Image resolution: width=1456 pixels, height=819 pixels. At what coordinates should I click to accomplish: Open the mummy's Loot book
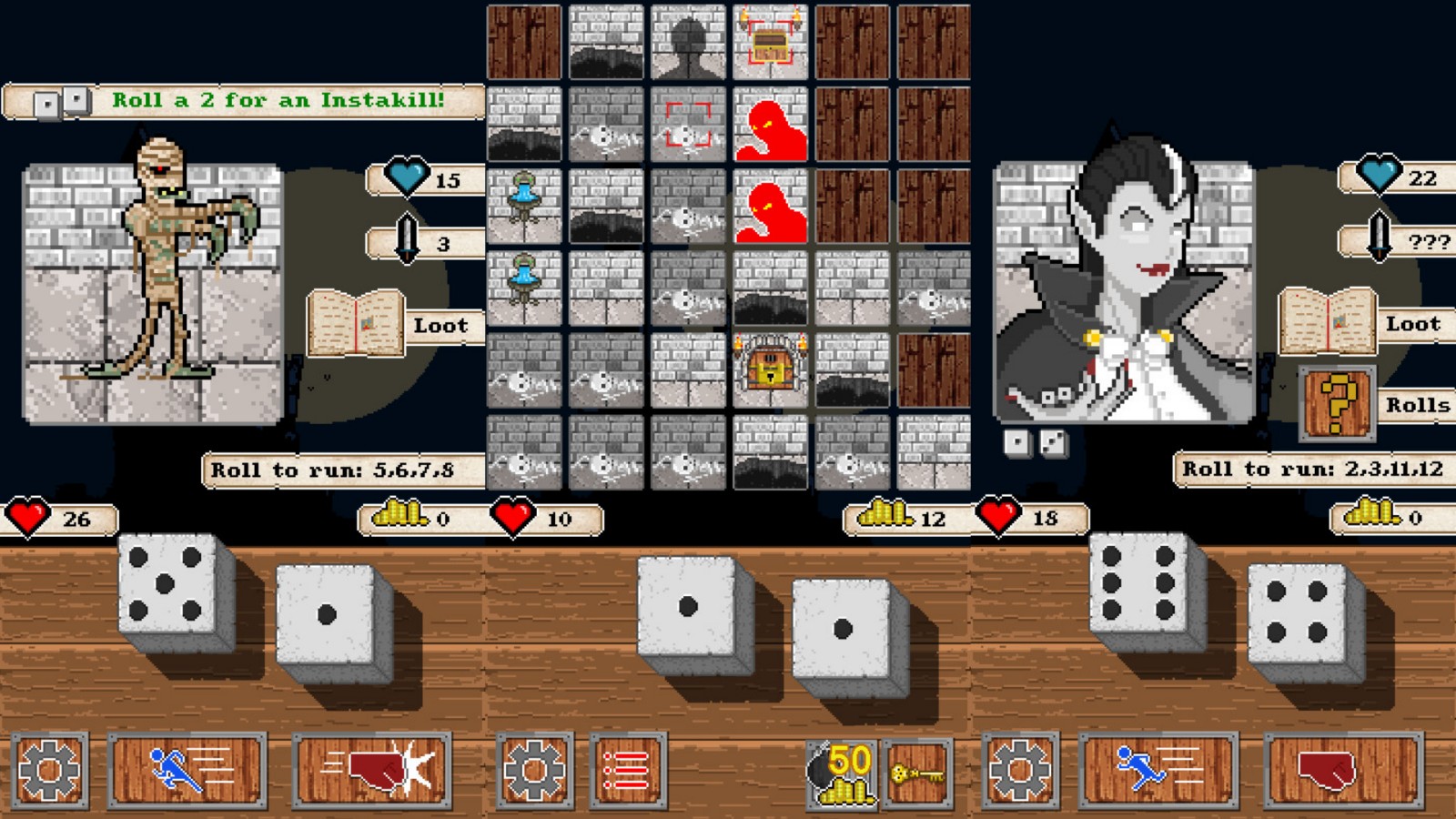tap(355, 321)
